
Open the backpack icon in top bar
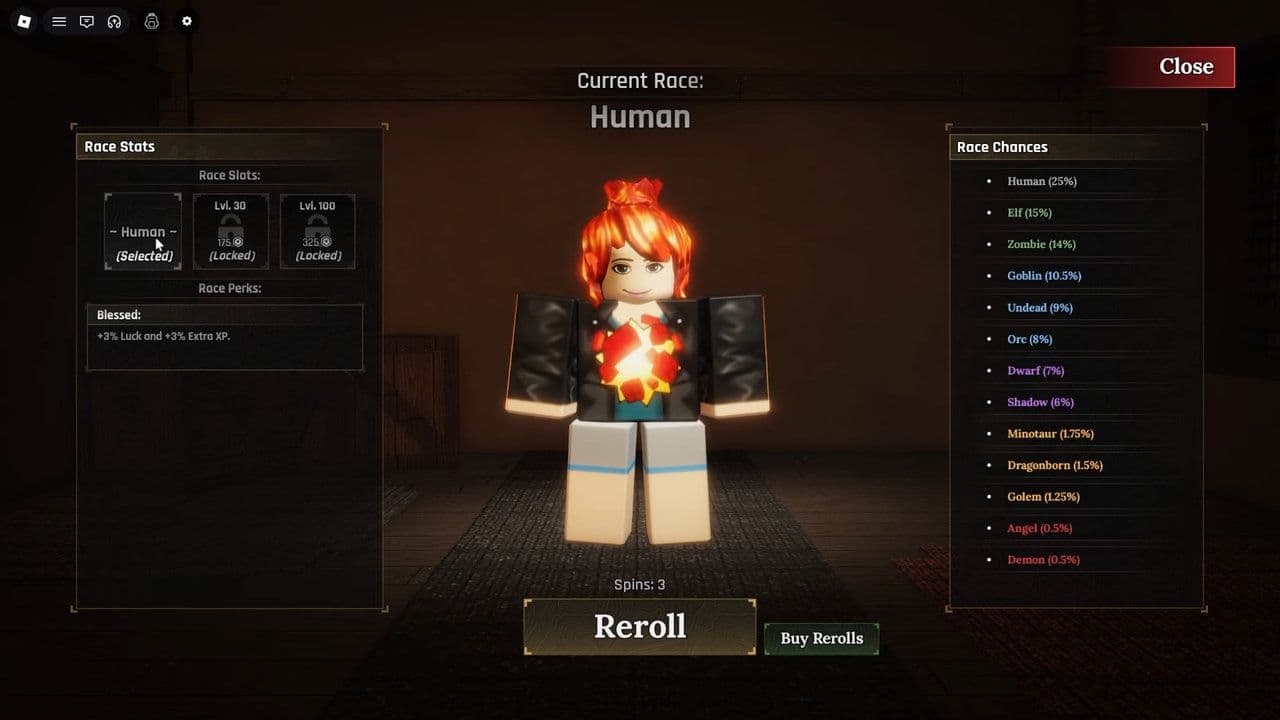152,21
